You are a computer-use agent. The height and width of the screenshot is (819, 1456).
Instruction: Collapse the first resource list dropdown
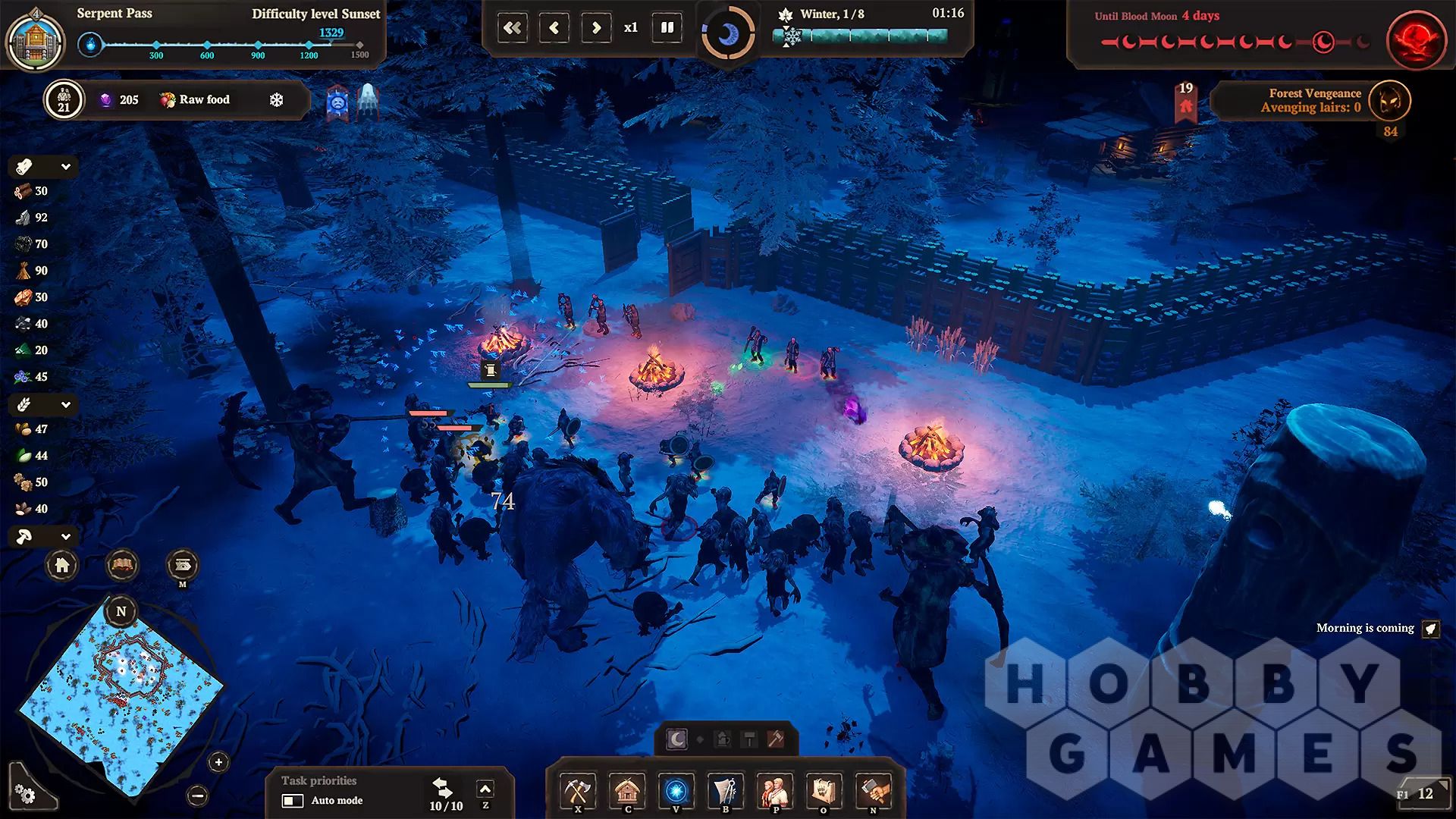66,167
